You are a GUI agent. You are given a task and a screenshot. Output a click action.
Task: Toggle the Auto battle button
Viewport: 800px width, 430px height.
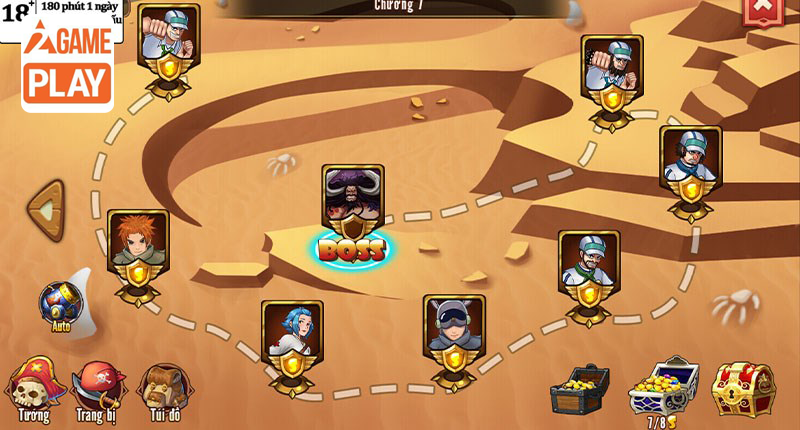coord(61,305)
